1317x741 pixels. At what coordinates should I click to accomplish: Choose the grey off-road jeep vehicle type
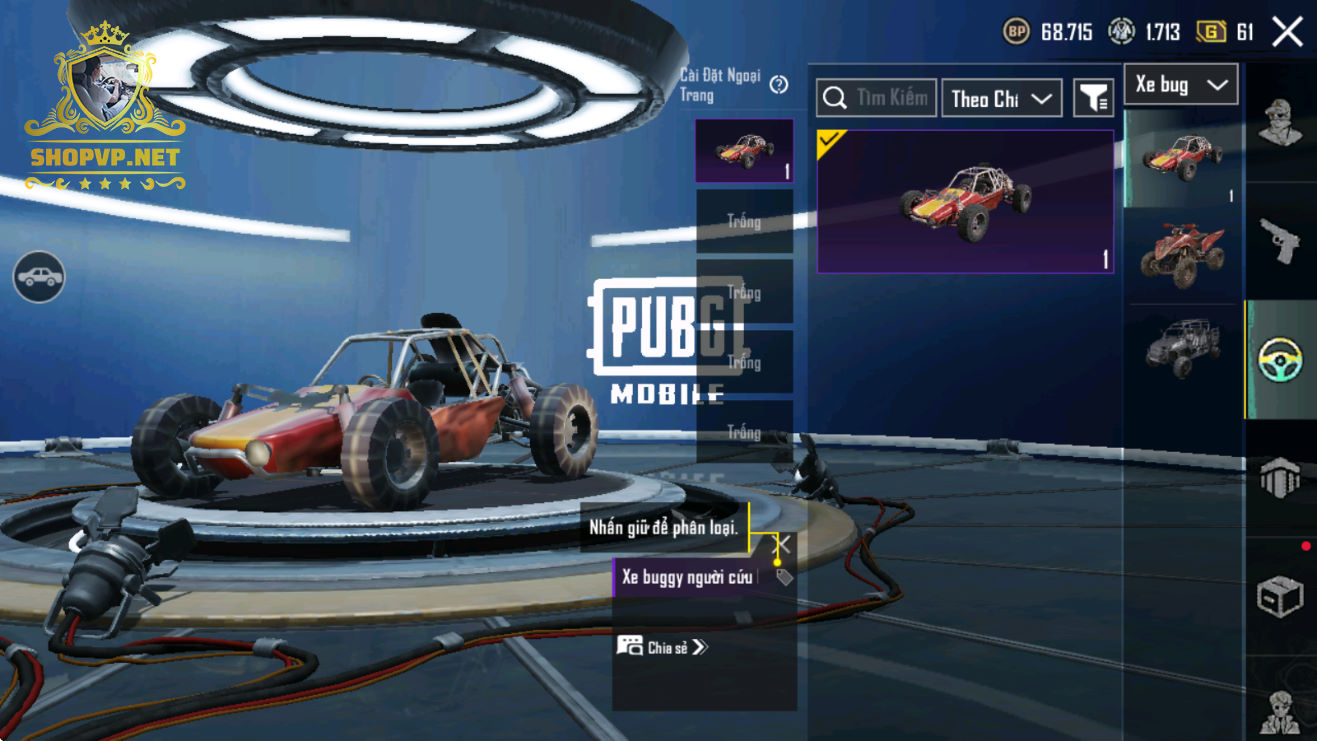pyautogui.click(x=1183, y=346)
